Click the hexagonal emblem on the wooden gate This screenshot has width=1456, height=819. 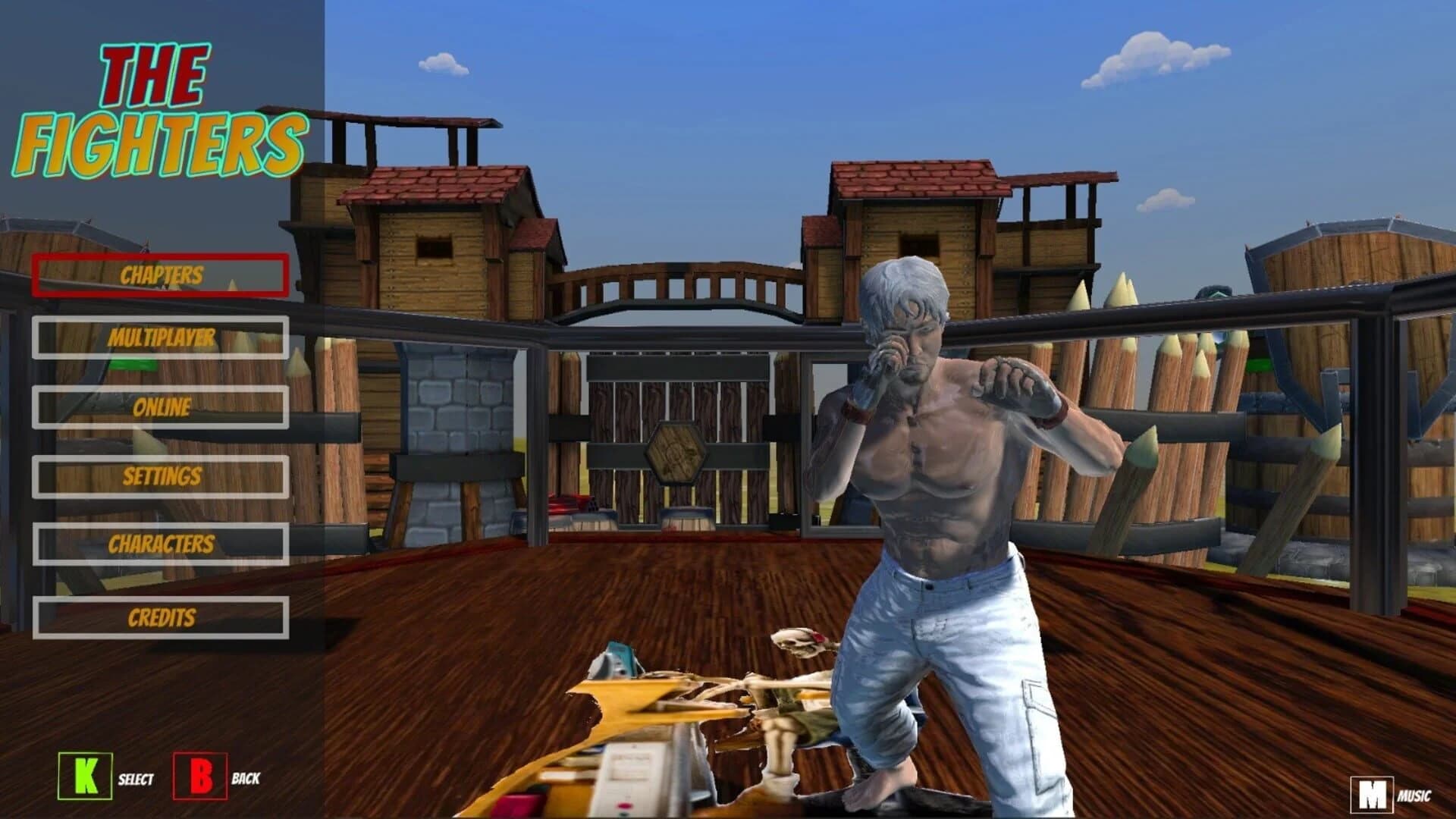pyautogui.click(x=677, y=453)
